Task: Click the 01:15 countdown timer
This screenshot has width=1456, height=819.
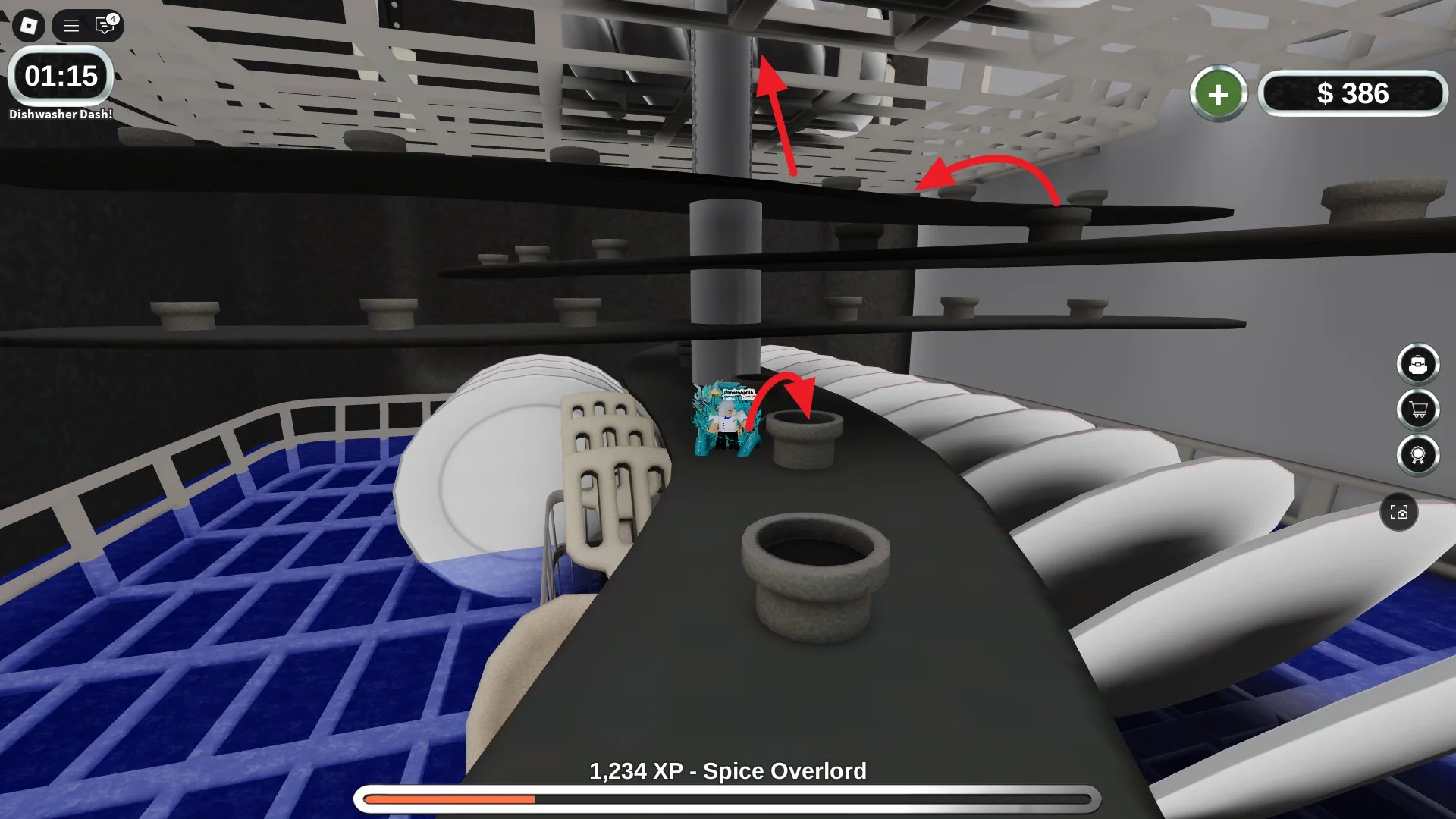Action: [60, 76]
